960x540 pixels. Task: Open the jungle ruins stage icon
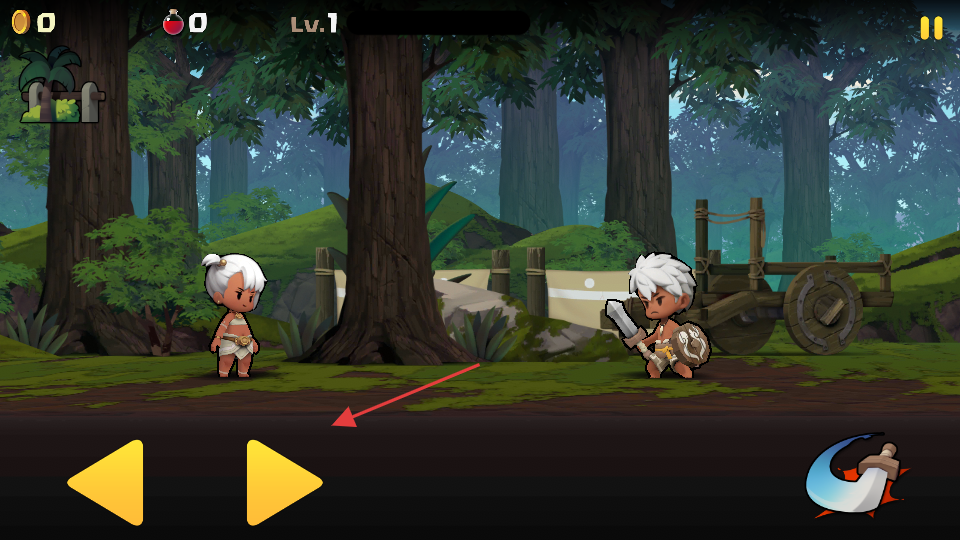click(60, 90)
